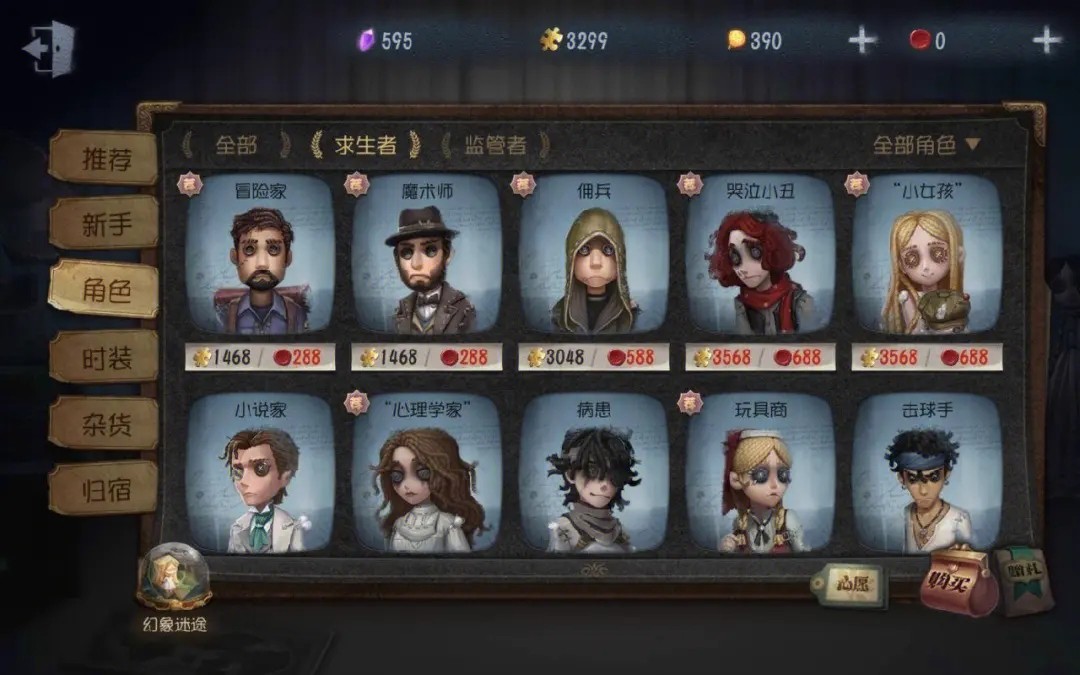This screenshot has height=675, width=1080.
Task: Open the 时装 shop category
Action: point(106,356)
